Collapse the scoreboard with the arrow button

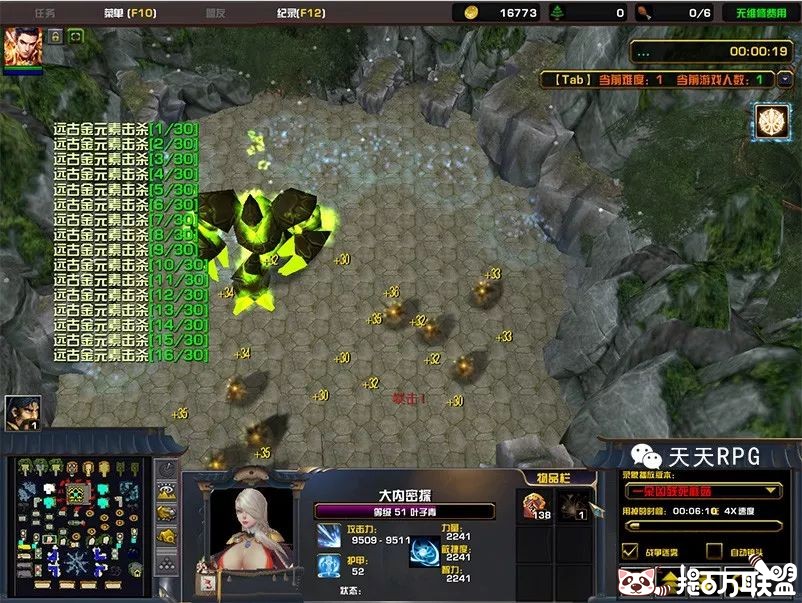(788, 78)
